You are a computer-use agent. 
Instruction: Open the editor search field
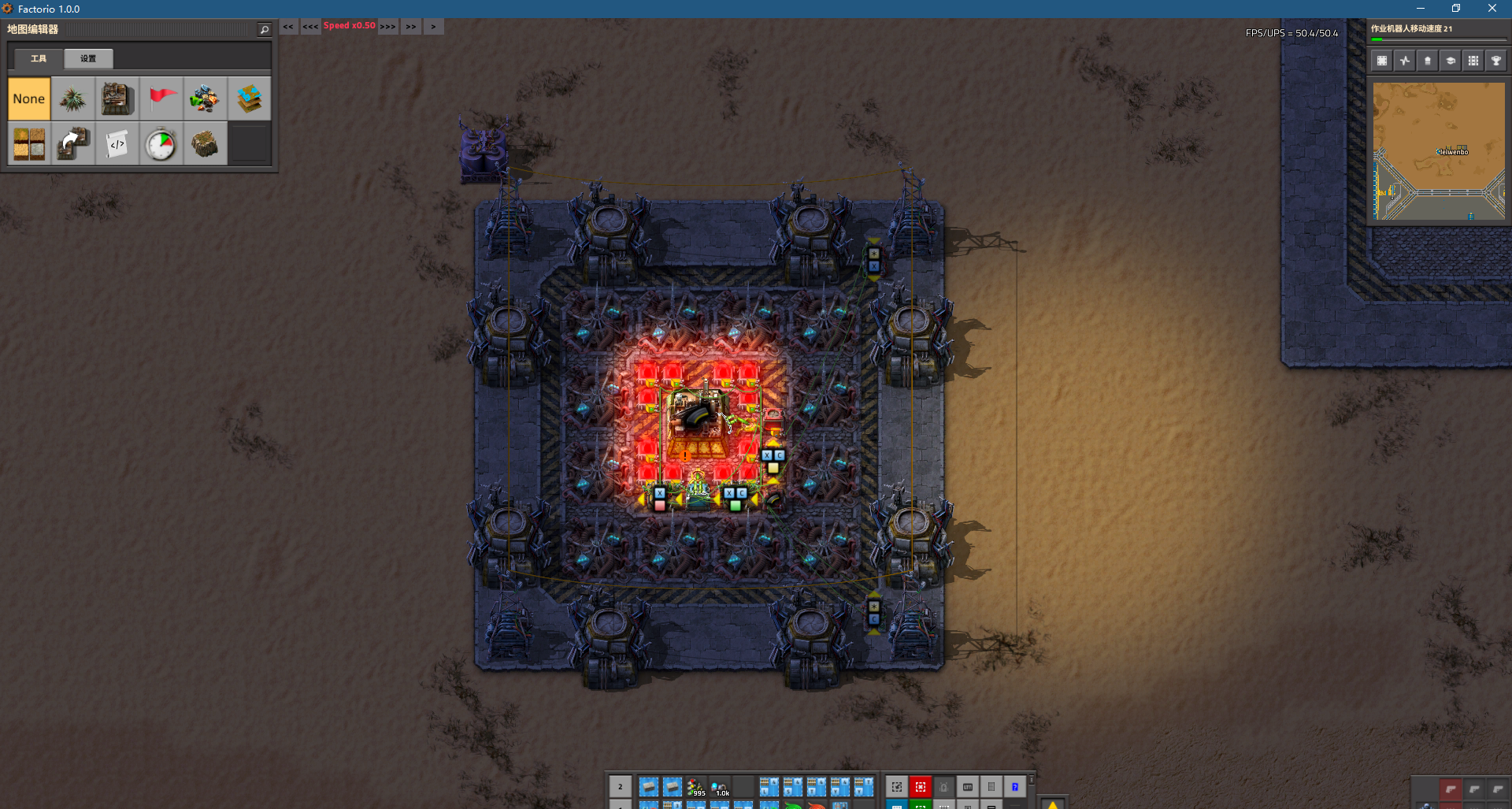pyautogui.click(x=264, y=29)
